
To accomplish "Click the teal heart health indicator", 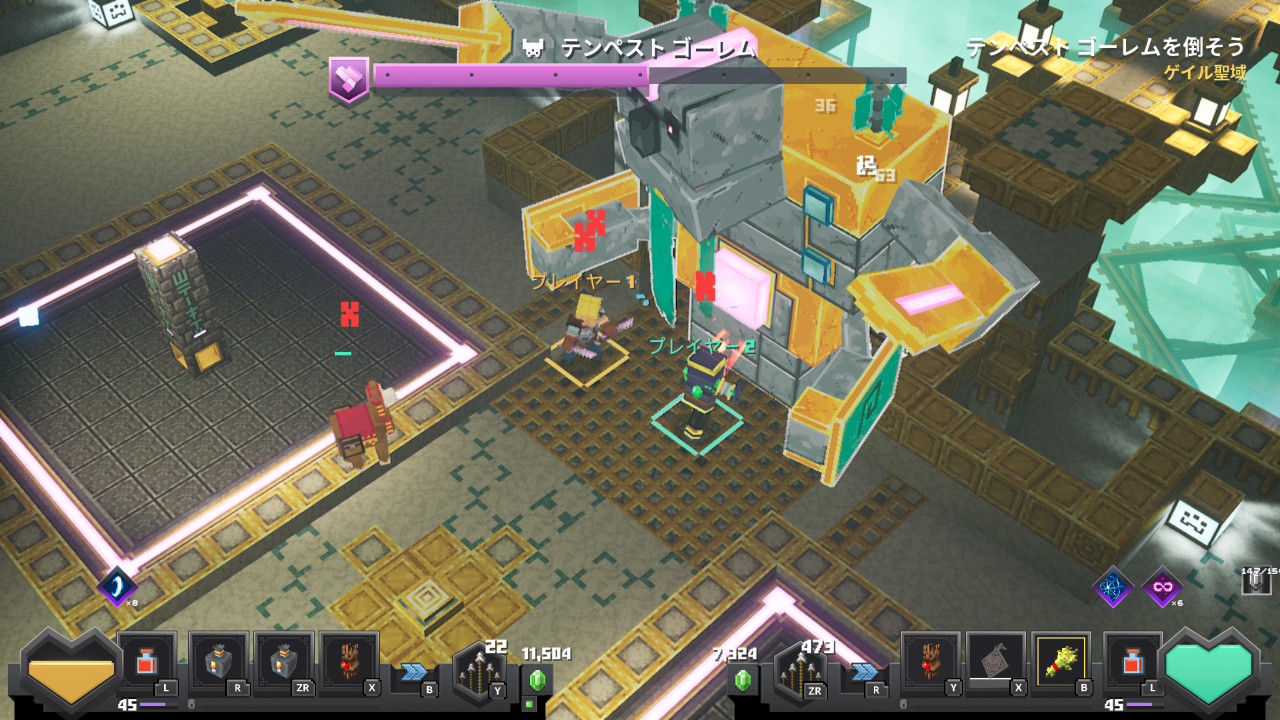I will 1209,672.
